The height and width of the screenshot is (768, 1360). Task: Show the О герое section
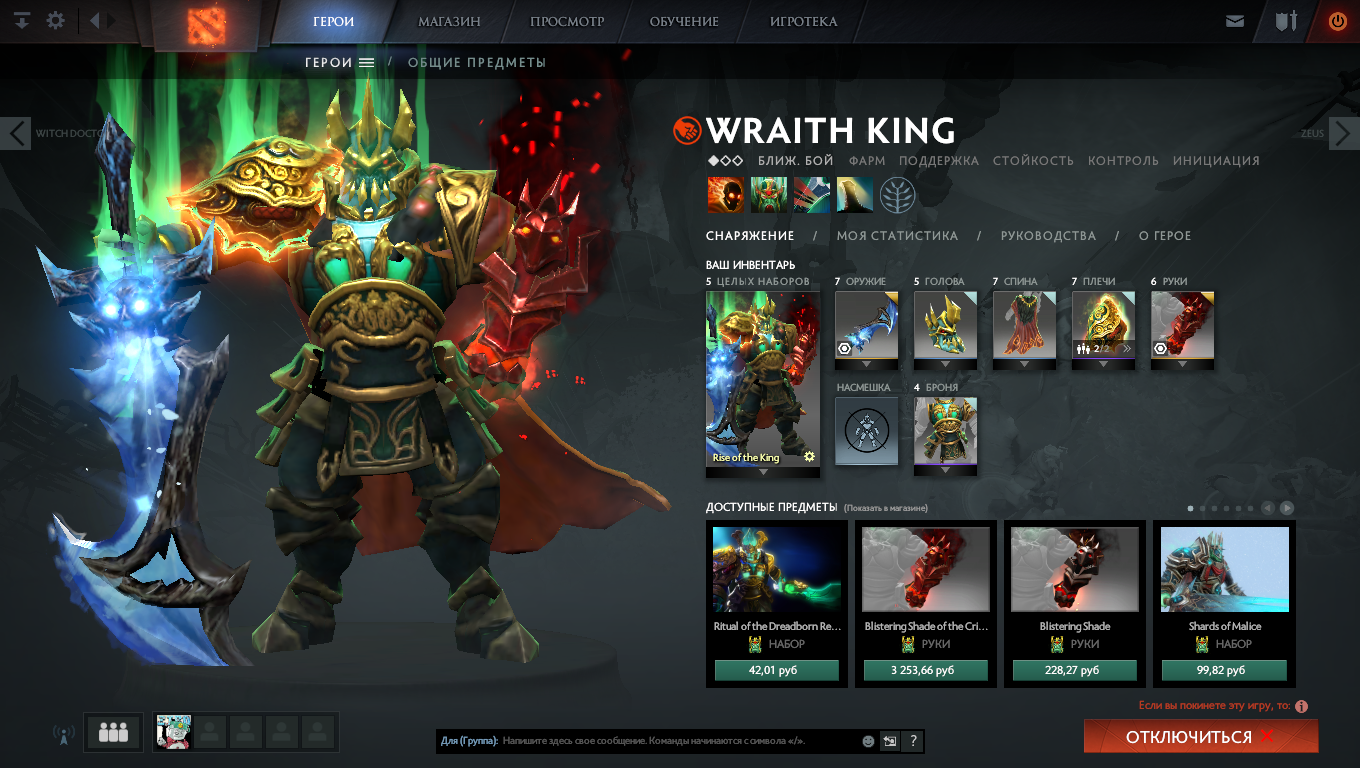pos(1165,236)
